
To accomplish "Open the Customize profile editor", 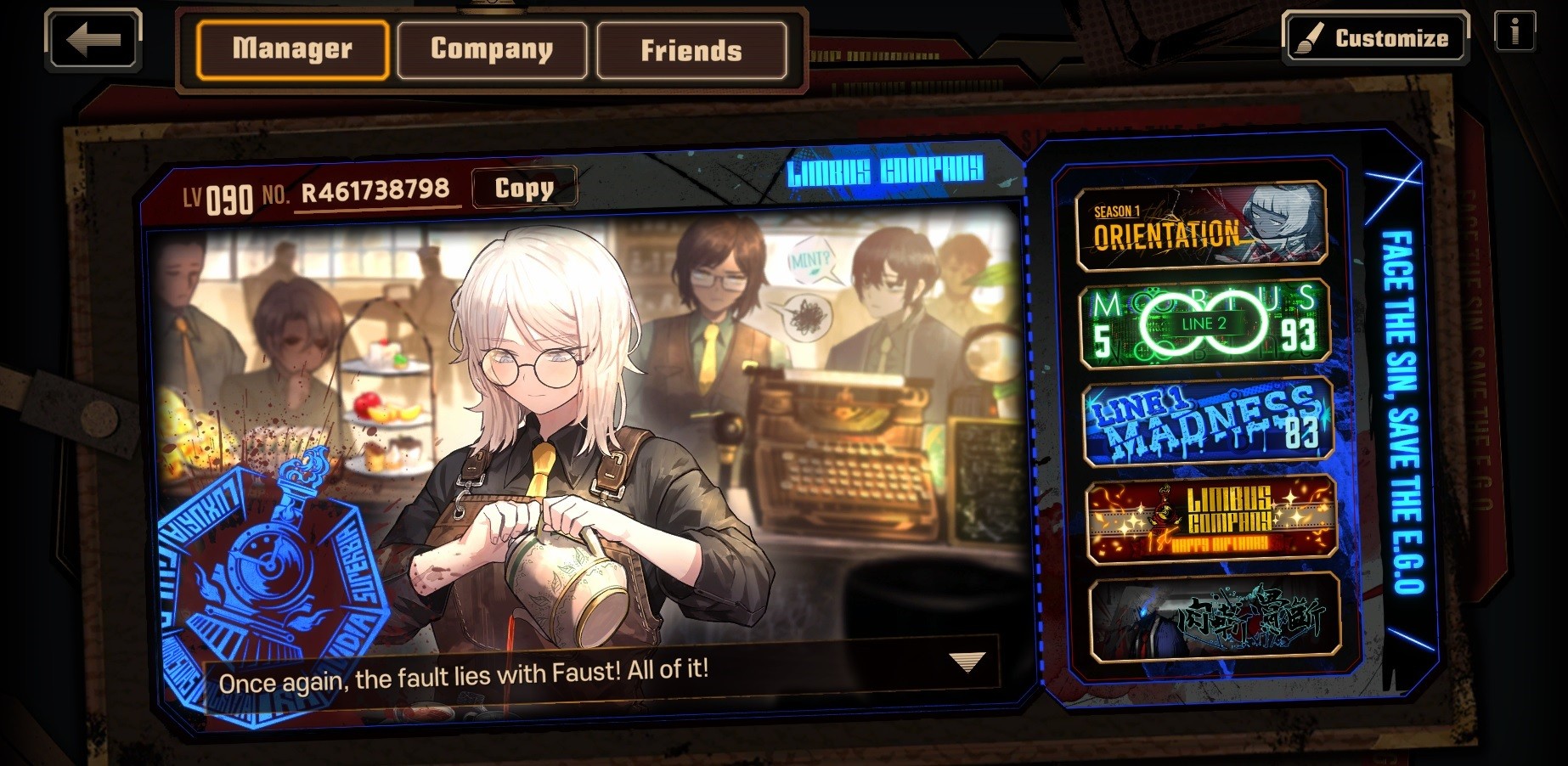I will pyautogui.click(x=1375, y=38).
